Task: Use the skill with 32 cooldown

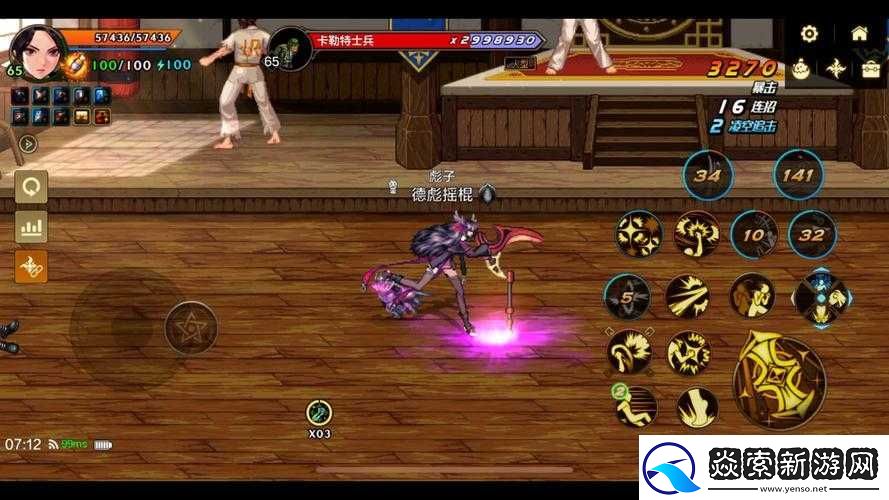Action: tap(812, 236)
